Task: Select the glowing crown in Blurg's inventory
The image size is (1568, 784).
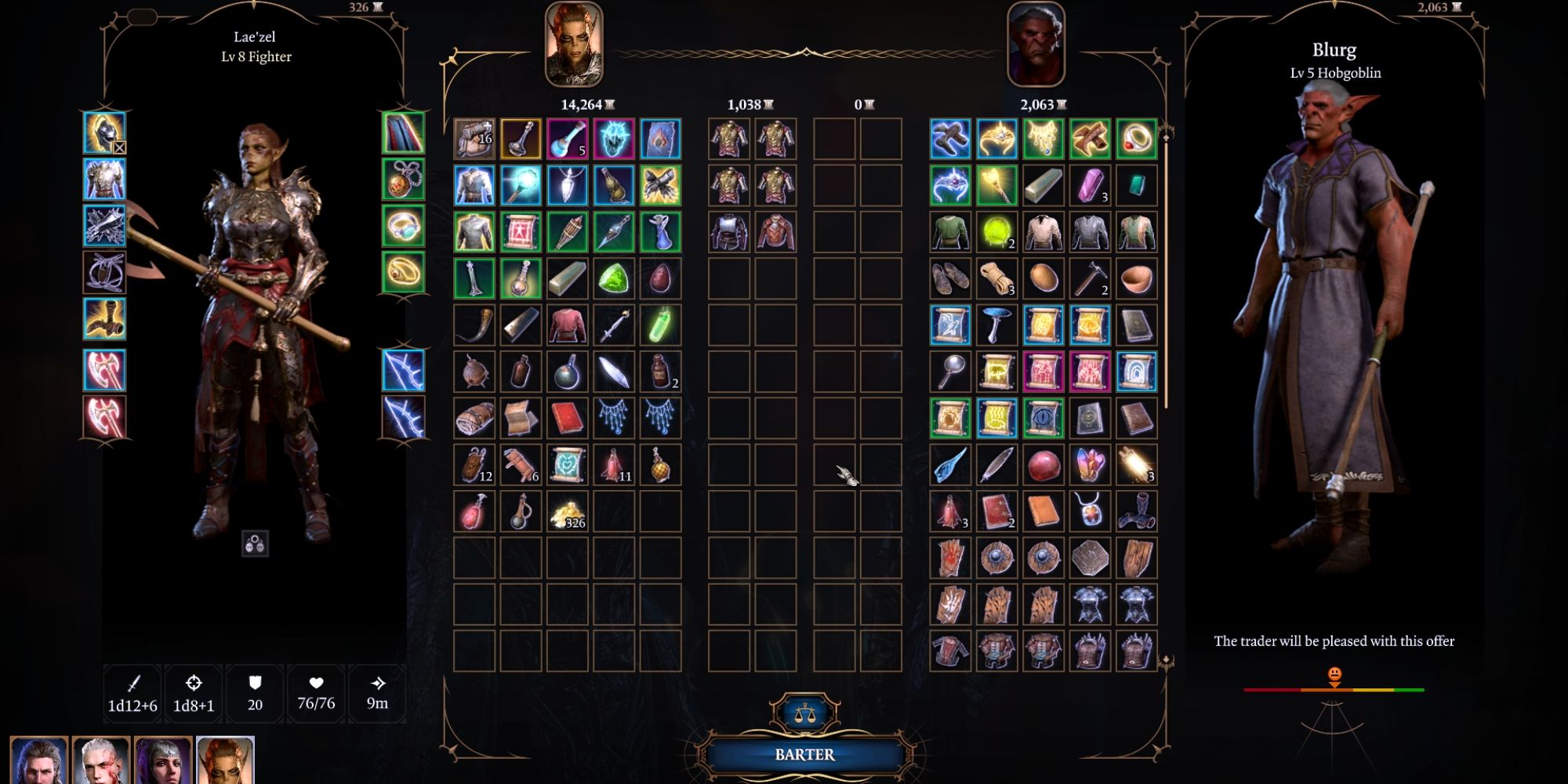Action: (996, 139)
